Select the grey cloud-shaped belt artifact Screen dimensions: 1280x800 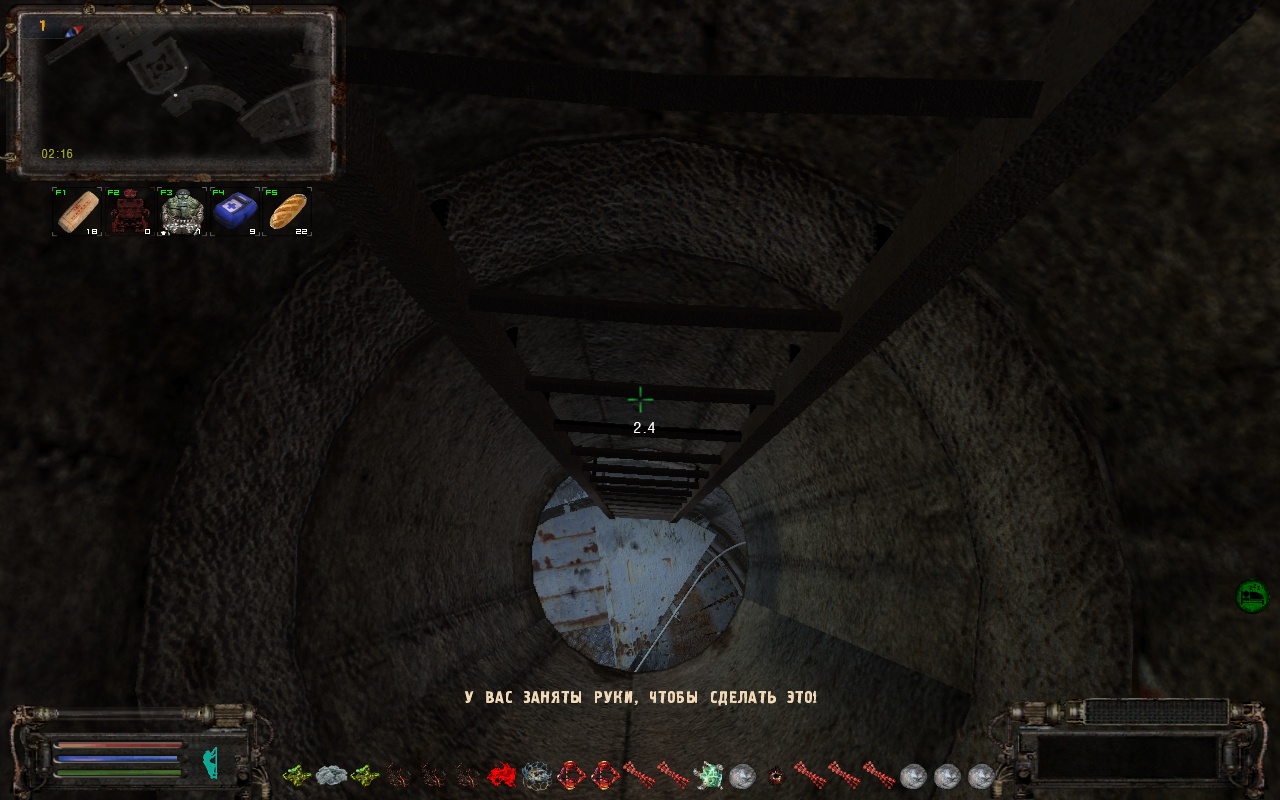331,775
